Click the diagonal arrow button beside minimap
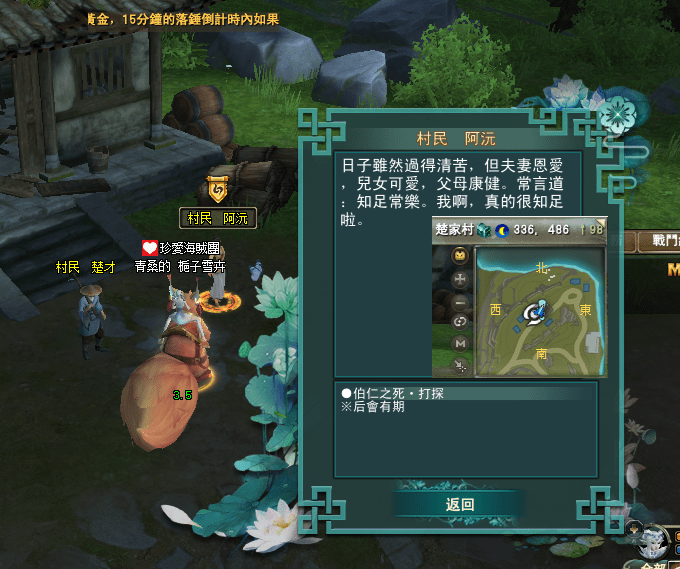The width and height of the screenshot is (680, 569). coord(460,364)
